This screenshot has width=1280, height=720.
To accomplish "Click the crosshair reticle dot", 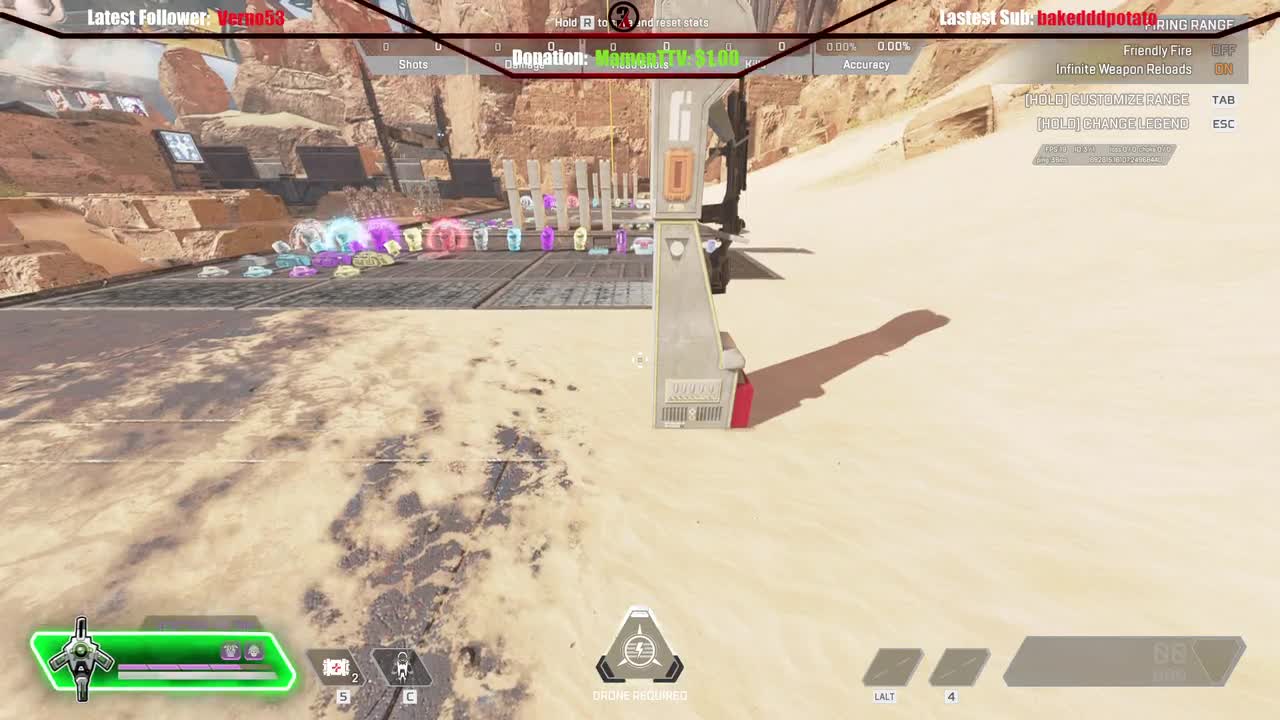I will pos(640,360).
